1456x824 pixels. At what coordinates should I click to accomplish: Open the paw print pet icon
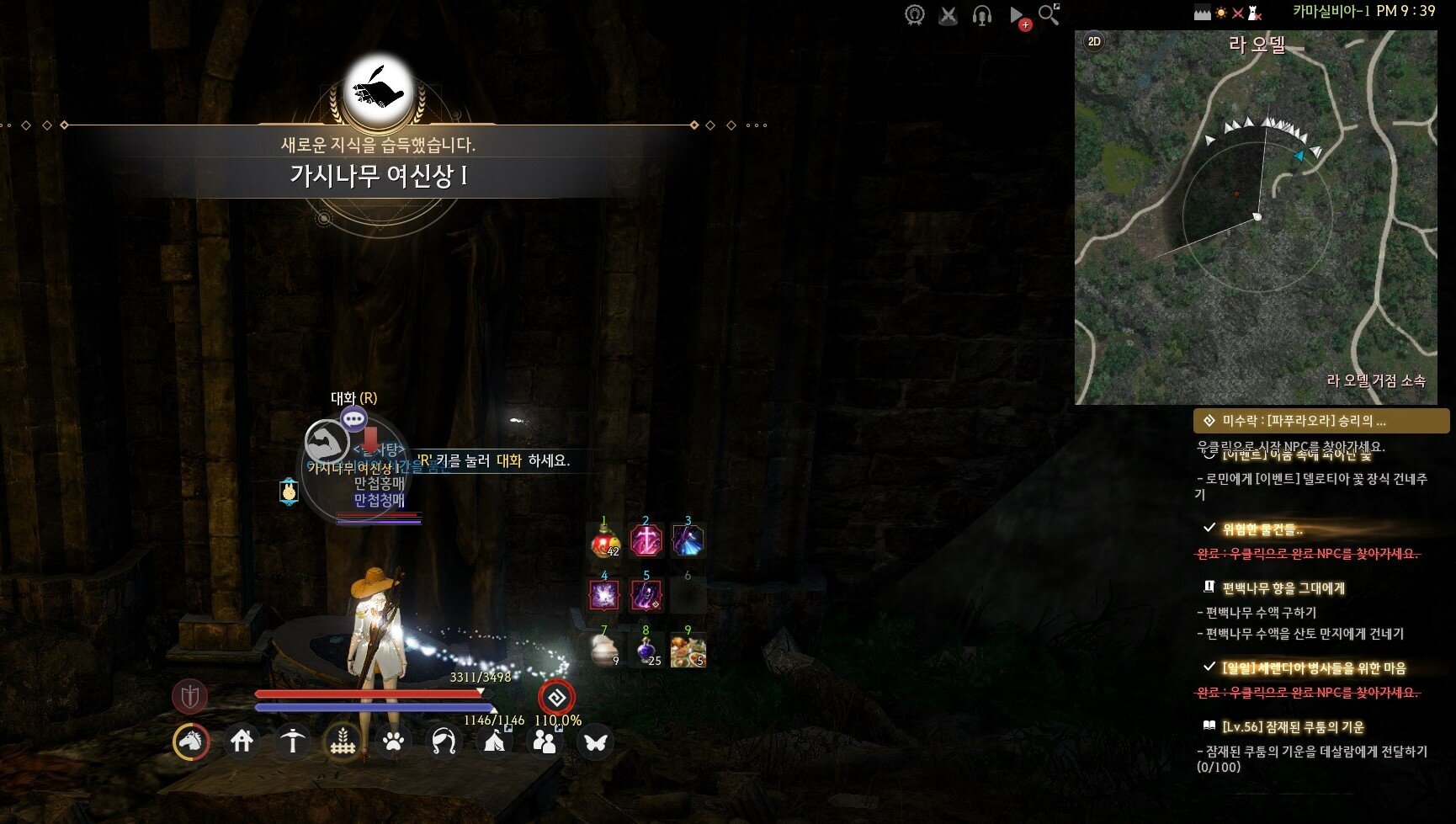(x=393, y=742)
